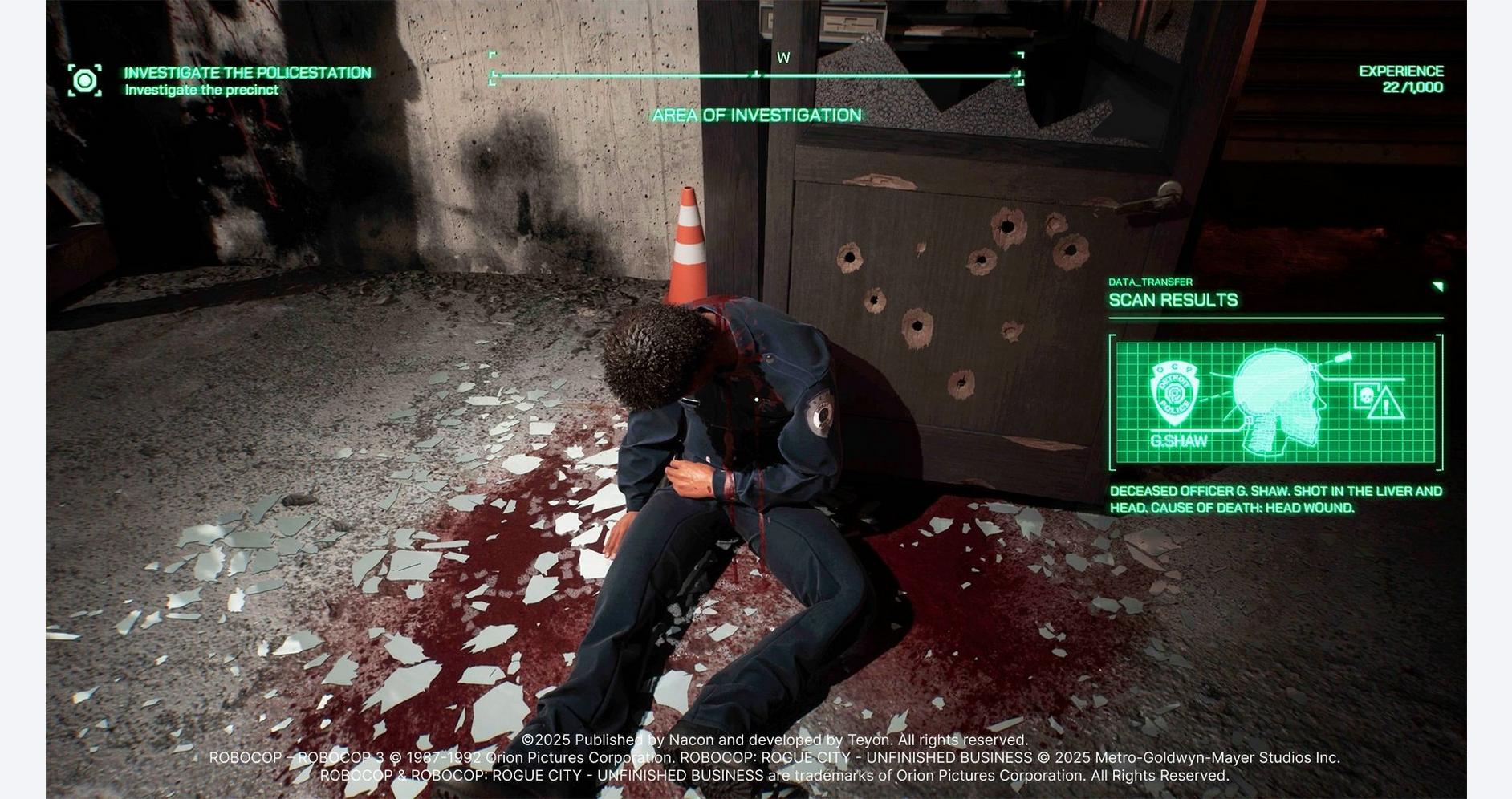Toggle the Scan Results corner arrow

click(x=1437, y=286)
